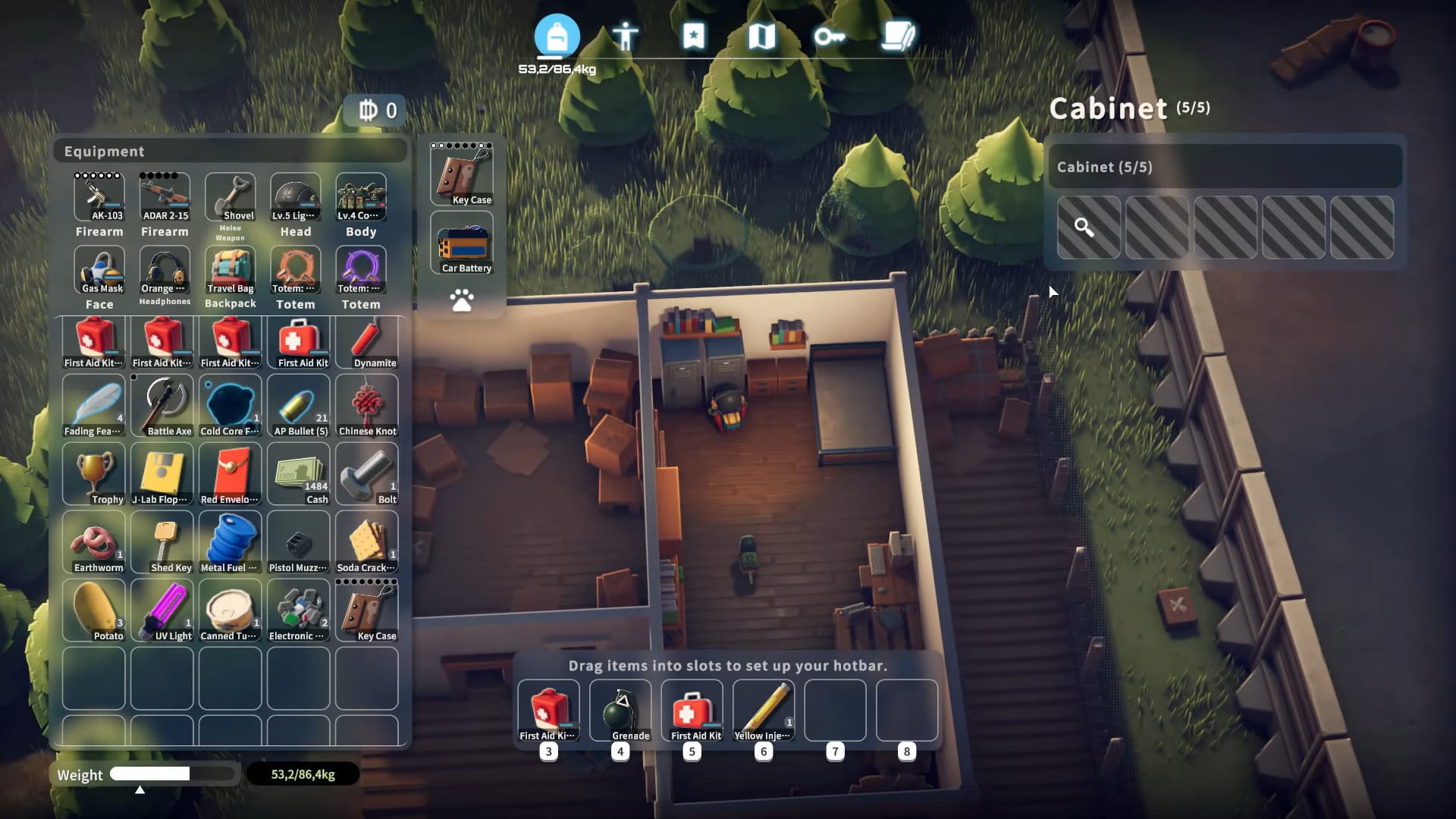Open the pet paw slot
The image size is (1456, 819).
[462, 300]
